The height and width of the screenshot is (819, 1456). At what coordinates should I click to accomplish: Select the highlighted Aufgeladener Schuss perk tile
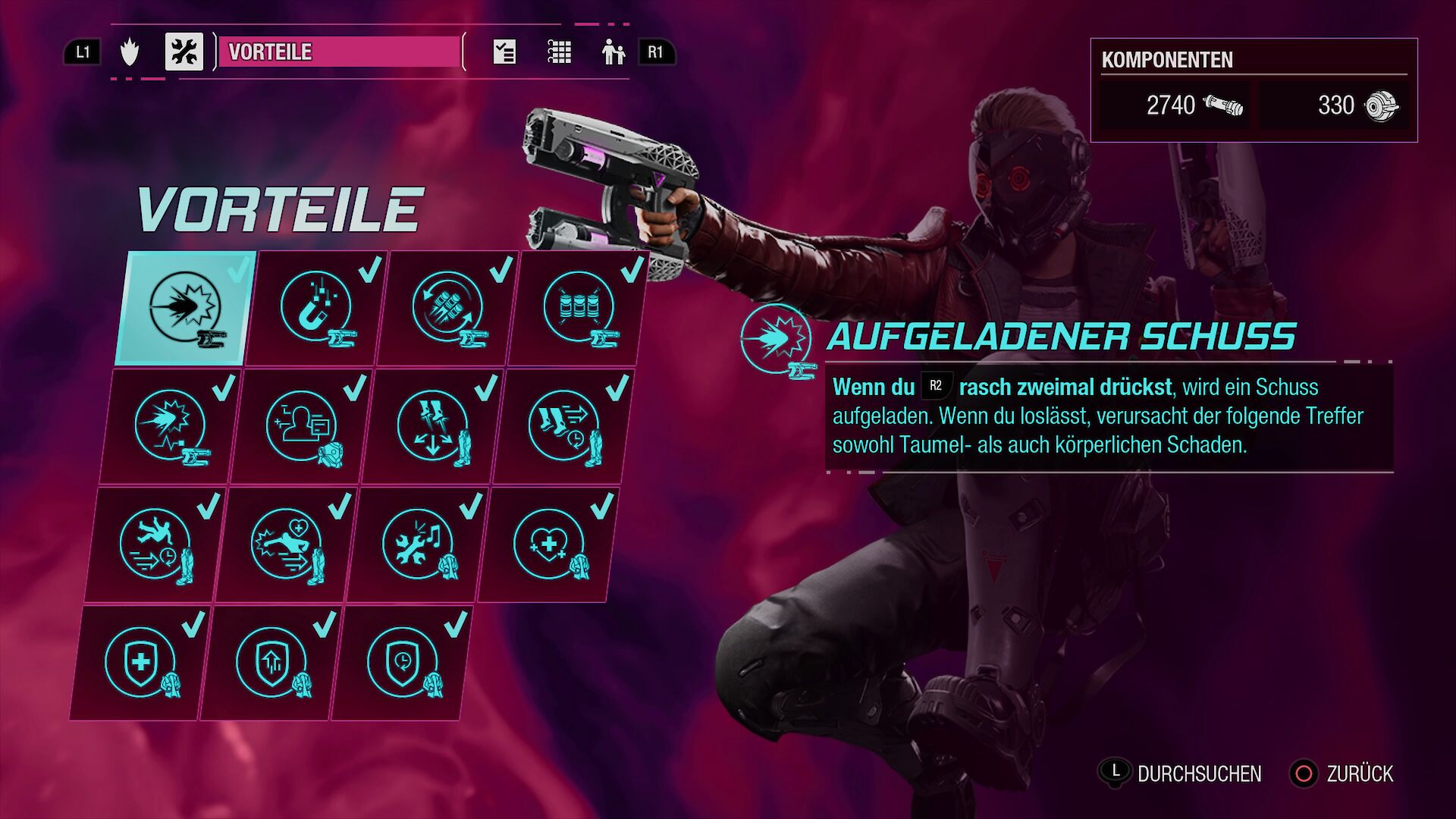coord(184,309)
